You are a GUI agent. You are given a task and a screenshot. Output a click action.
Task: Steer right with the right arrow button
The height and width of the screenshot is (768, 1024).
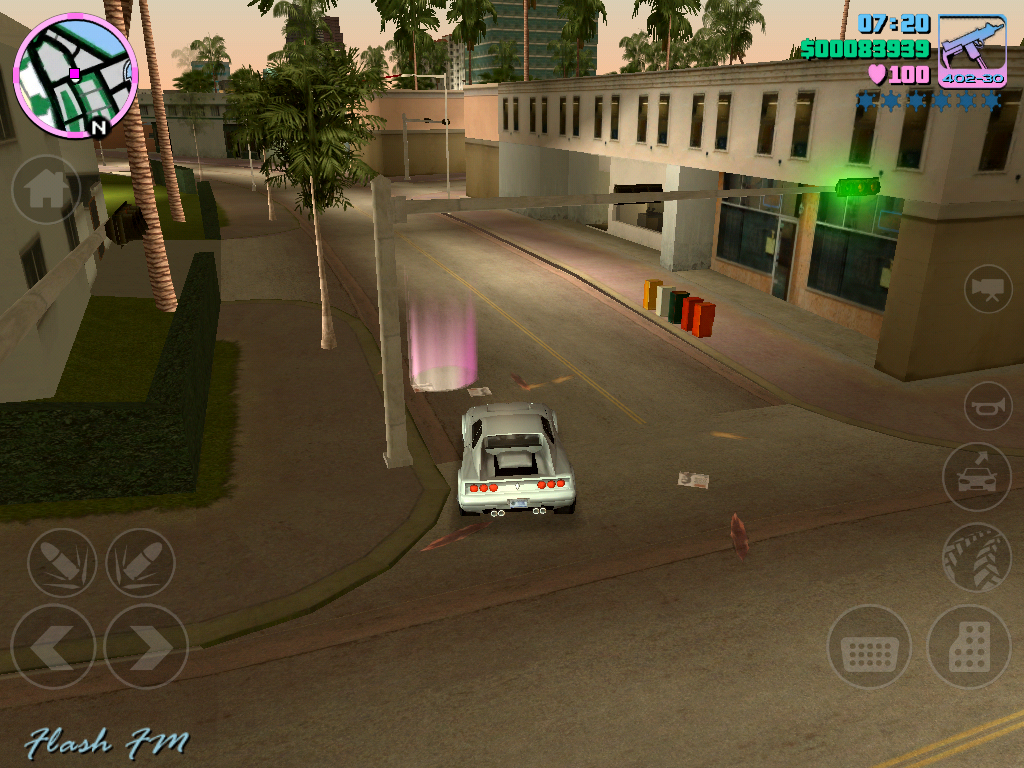click(146, 646)
